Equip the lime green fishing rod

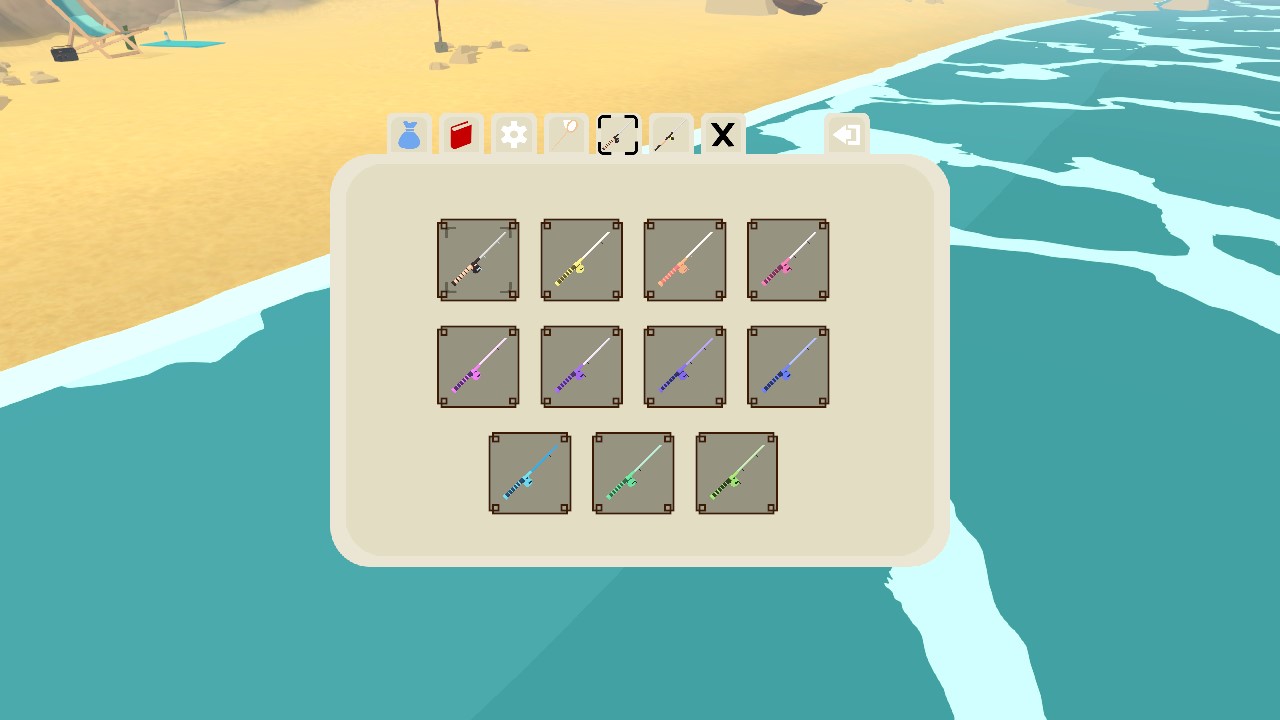pos(736,473)
